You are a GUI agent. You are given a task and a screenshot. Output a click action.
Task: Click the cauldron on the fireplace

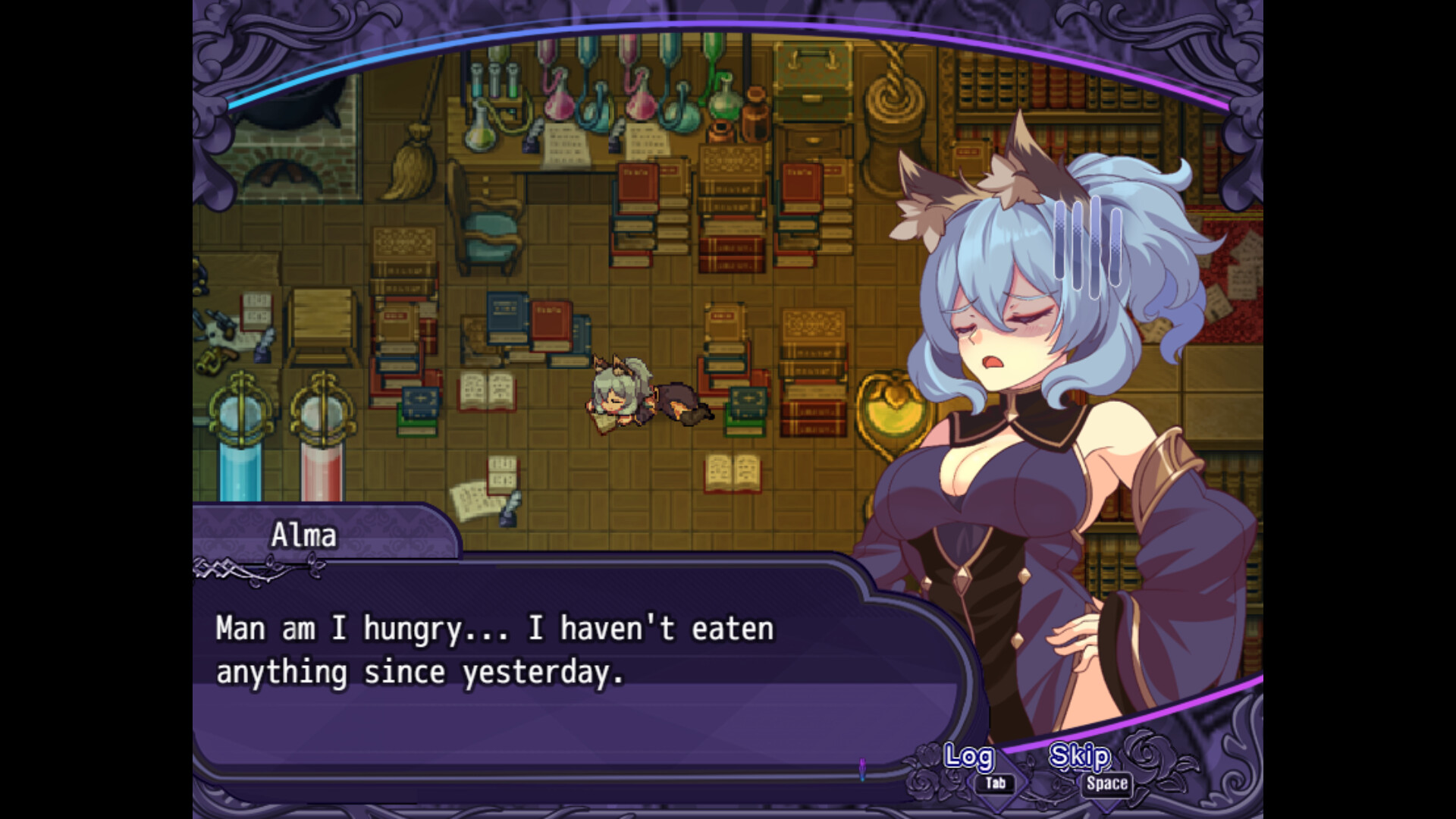[x=287, y=106]
